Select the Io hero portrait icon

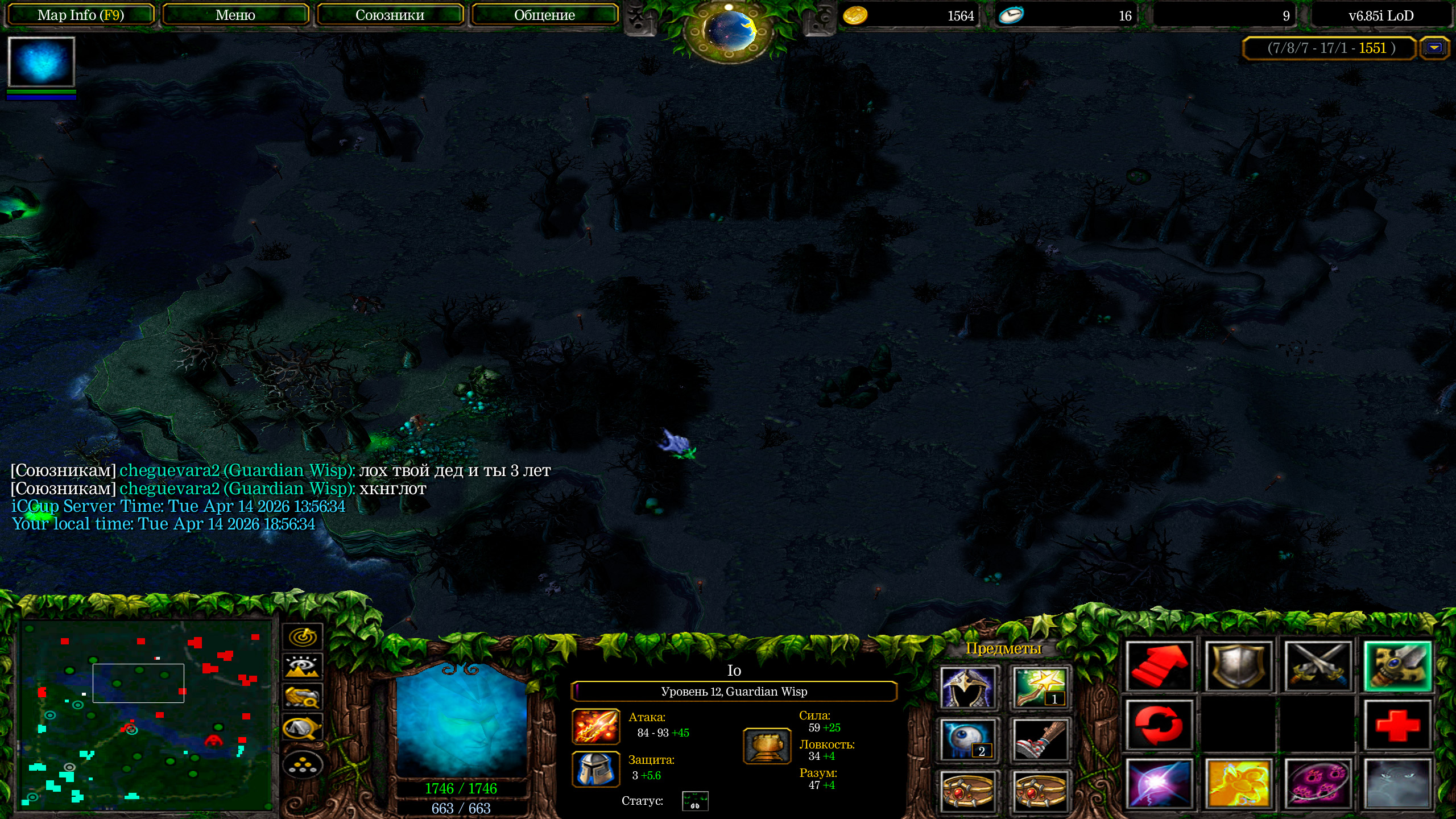(41, 62)
